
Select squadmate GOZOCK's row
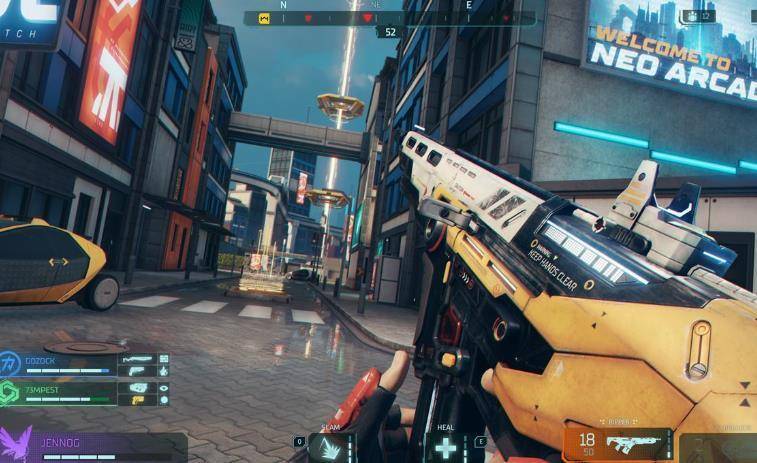[84, 364]
